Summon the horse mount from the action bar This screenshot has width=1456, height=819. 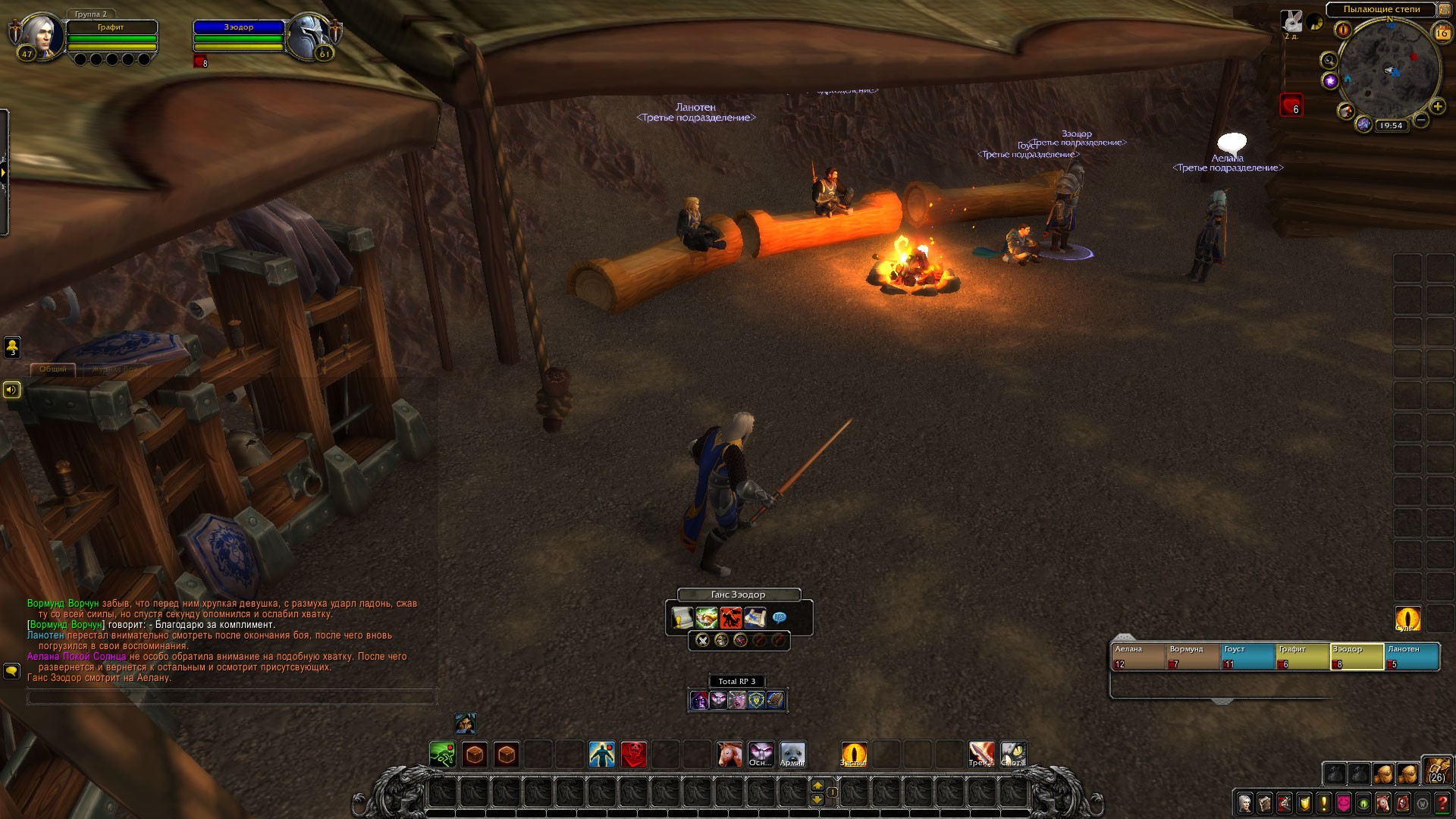click(x=730, y=755)
